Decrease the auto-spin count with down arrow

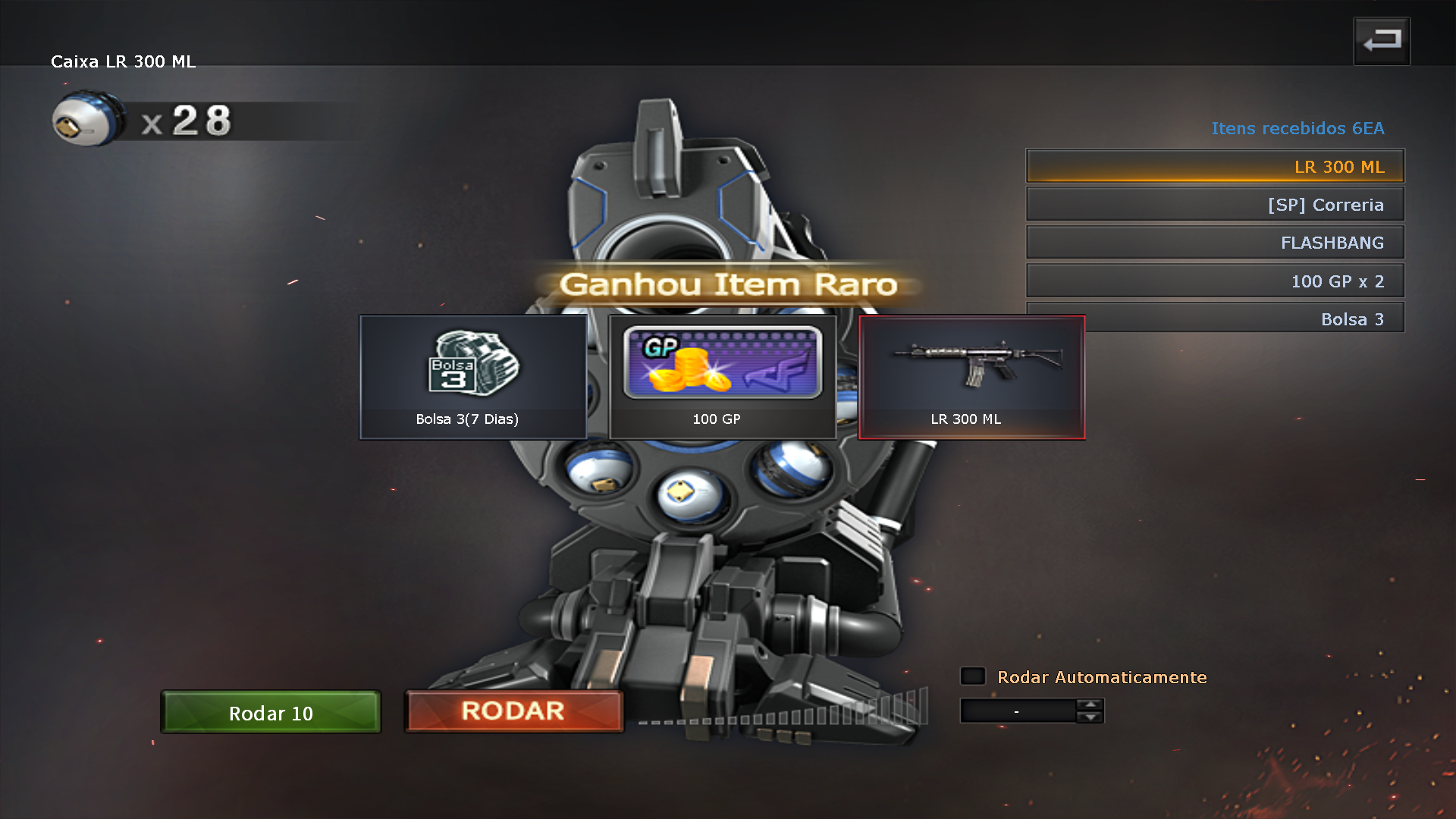pyautogui.click(x=1090, y=717)
